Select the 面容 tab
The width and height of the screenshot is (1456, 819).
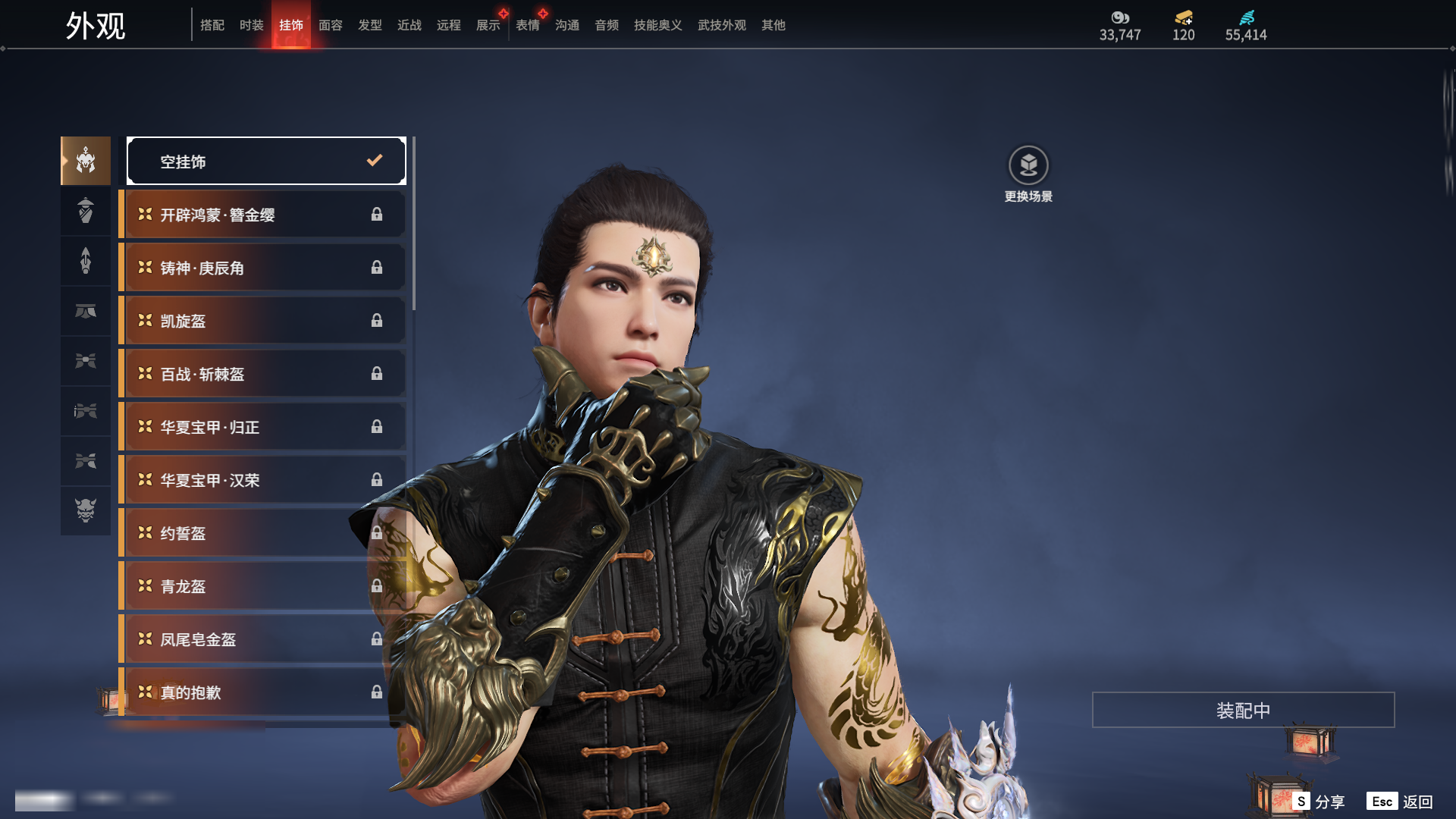[330, 25]
